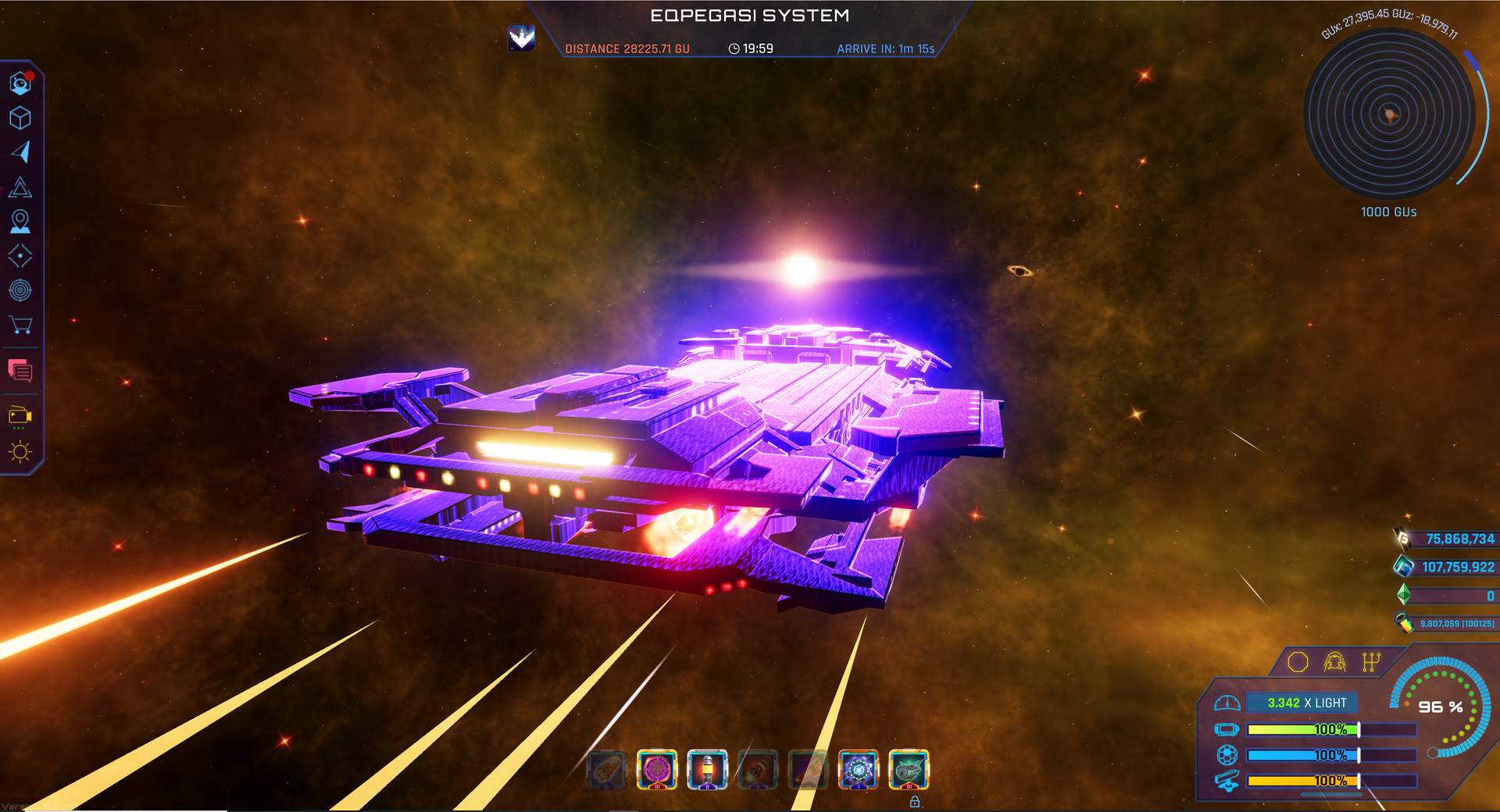This screenshot has width=1500, height=812.
Task: Toggle the gear shift control icon
Action: (1370, 661)
